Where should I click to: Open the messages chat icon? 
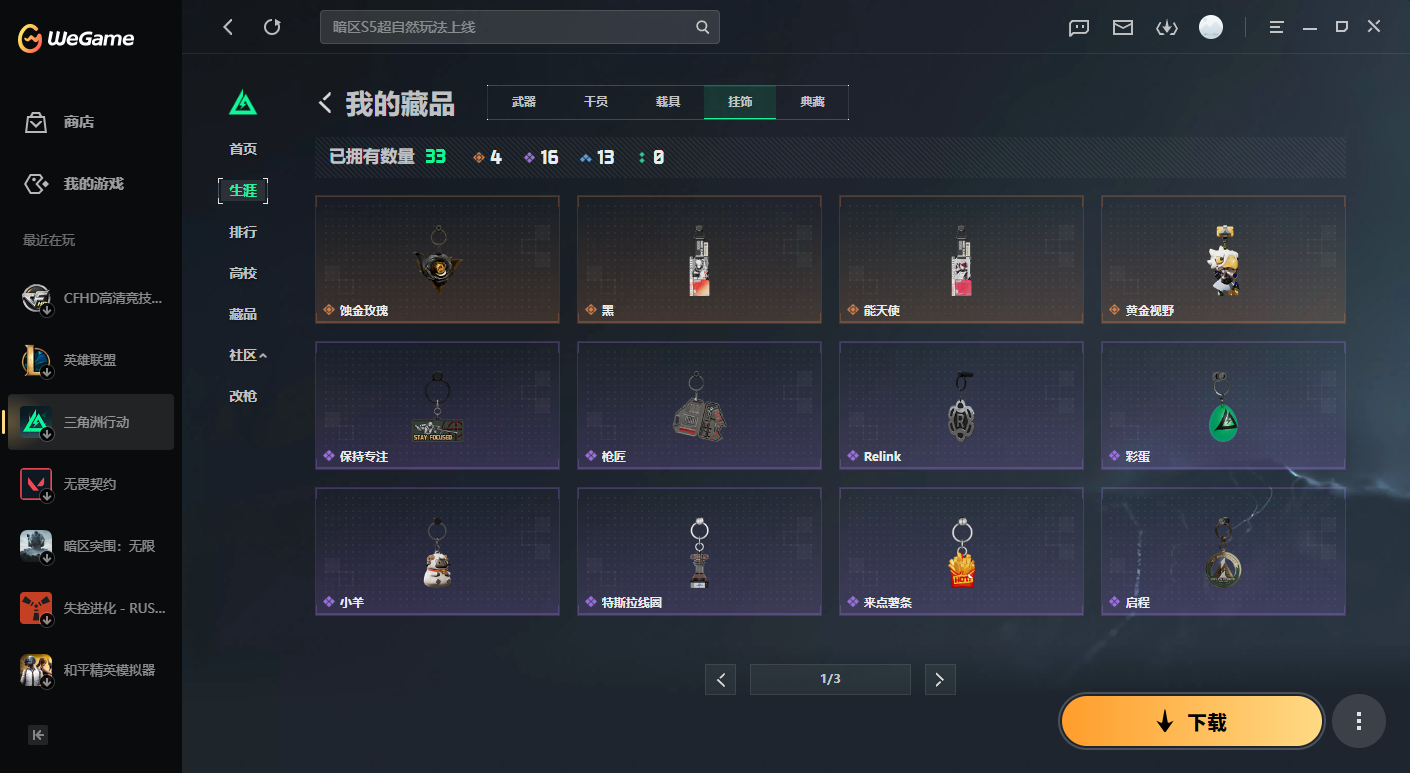tap(1078, 27)
